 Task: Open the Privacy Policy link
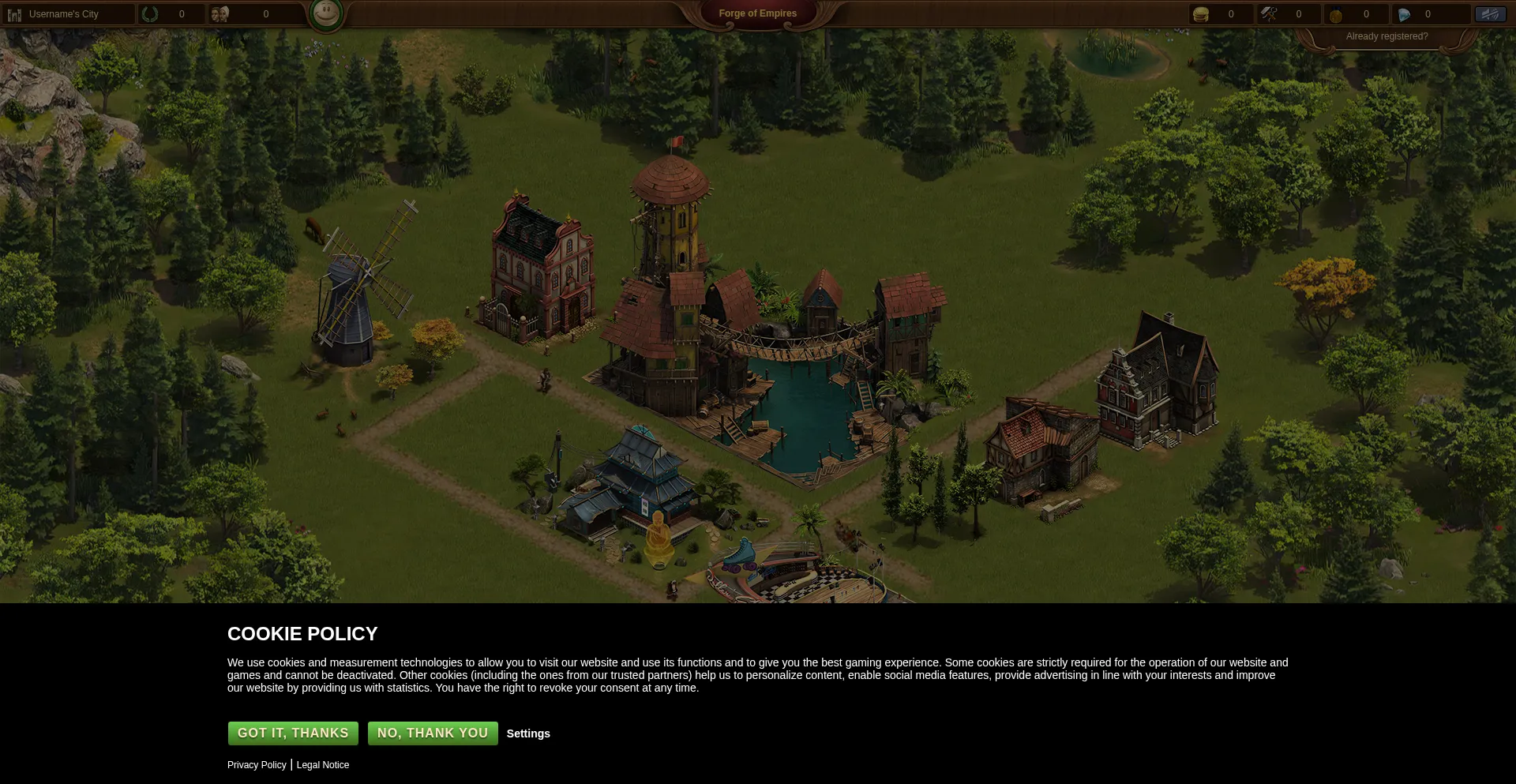(x=257, y=765)
